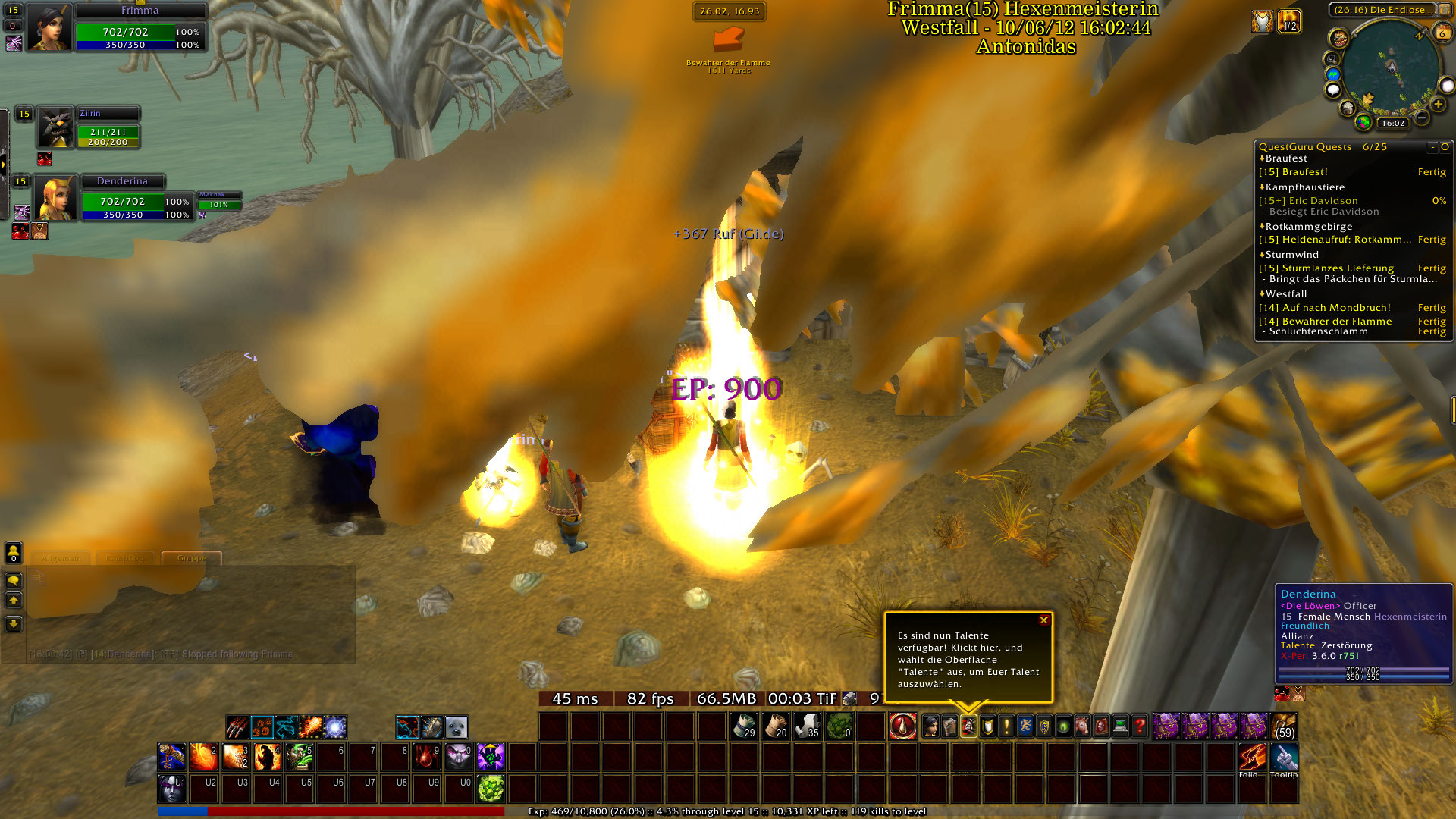Activate the purple imp ability in slot 0
The width and height of the screenshot is (1456, 819).
(459, 757)
